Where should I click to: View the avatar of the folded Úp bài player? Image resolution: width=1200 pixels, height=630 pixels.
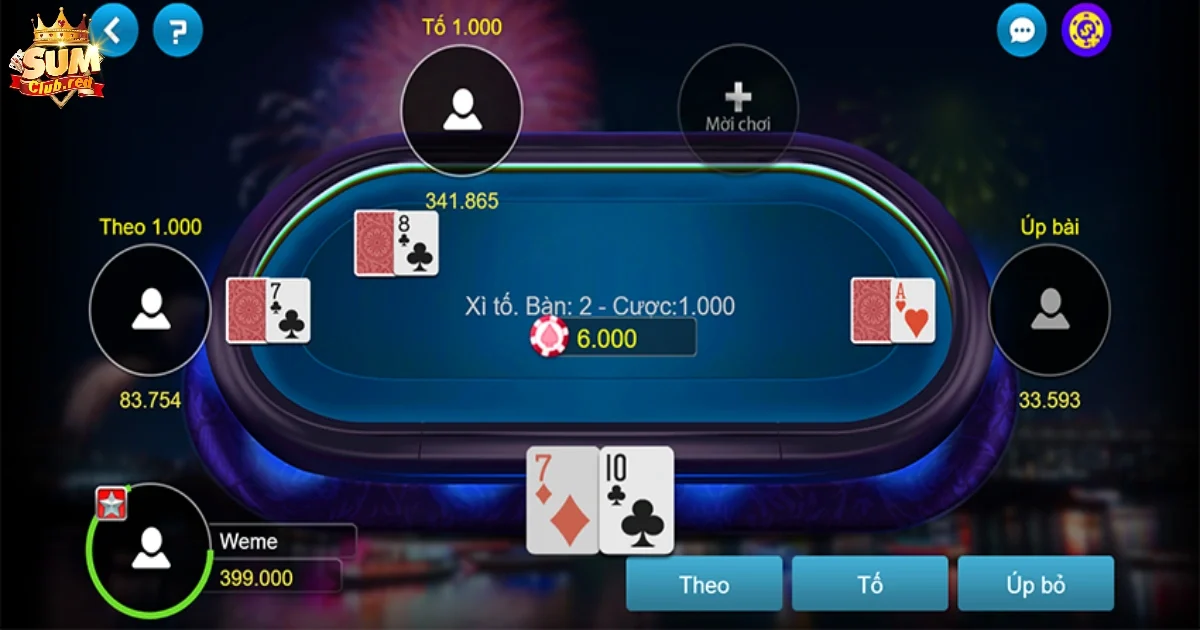click(x=1049, y=308)
